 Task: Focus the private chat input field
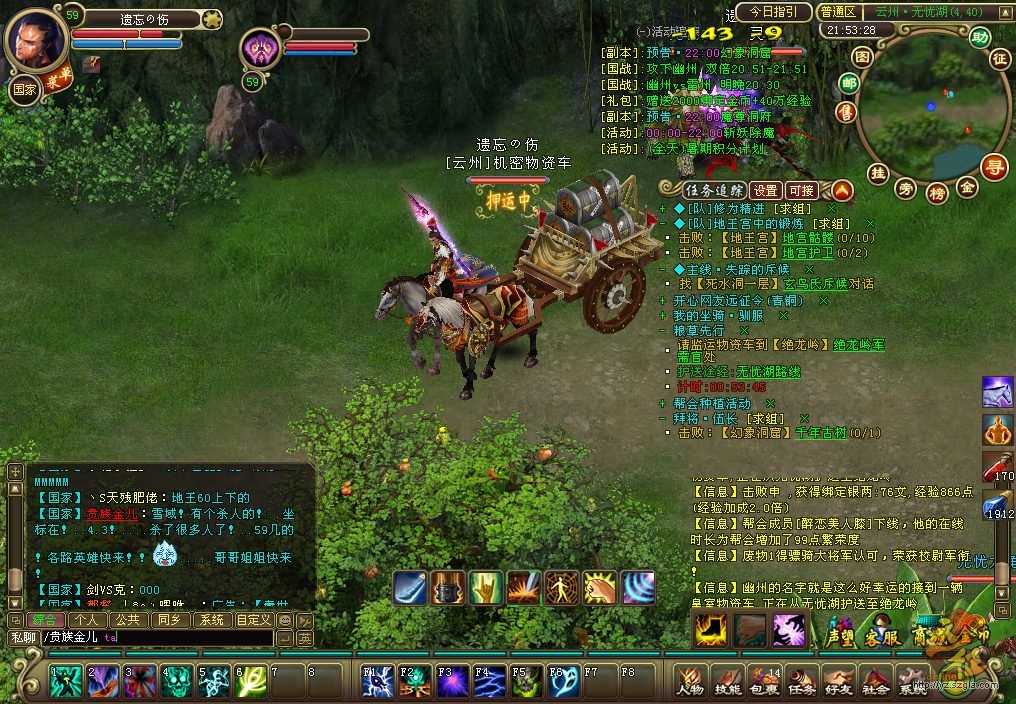180,637
